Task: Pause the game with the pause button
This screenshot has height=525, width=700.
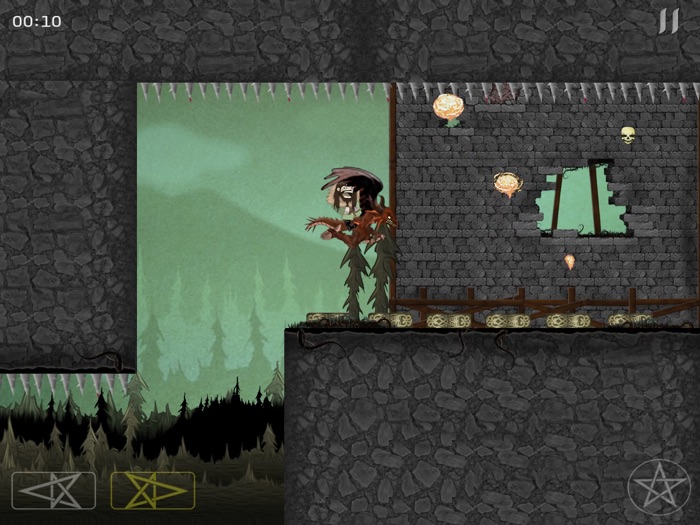Action: click(x=668, y=21)
